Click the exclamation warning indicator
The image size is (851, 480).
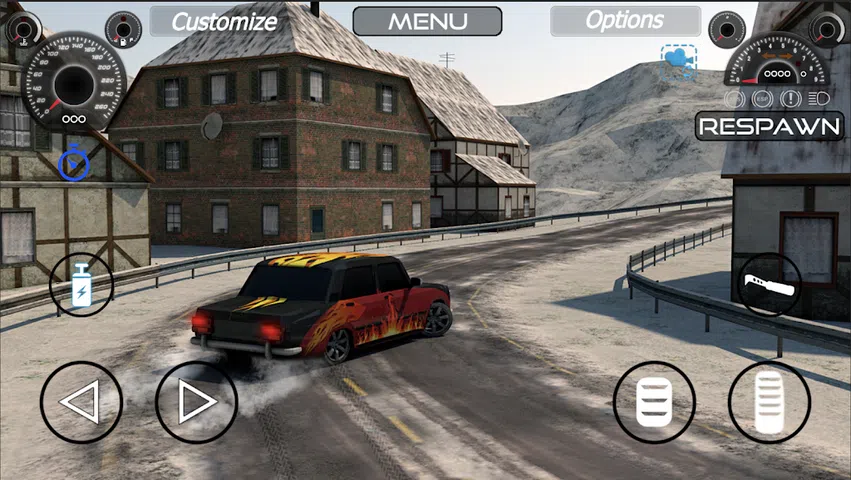tap(789, 99)
